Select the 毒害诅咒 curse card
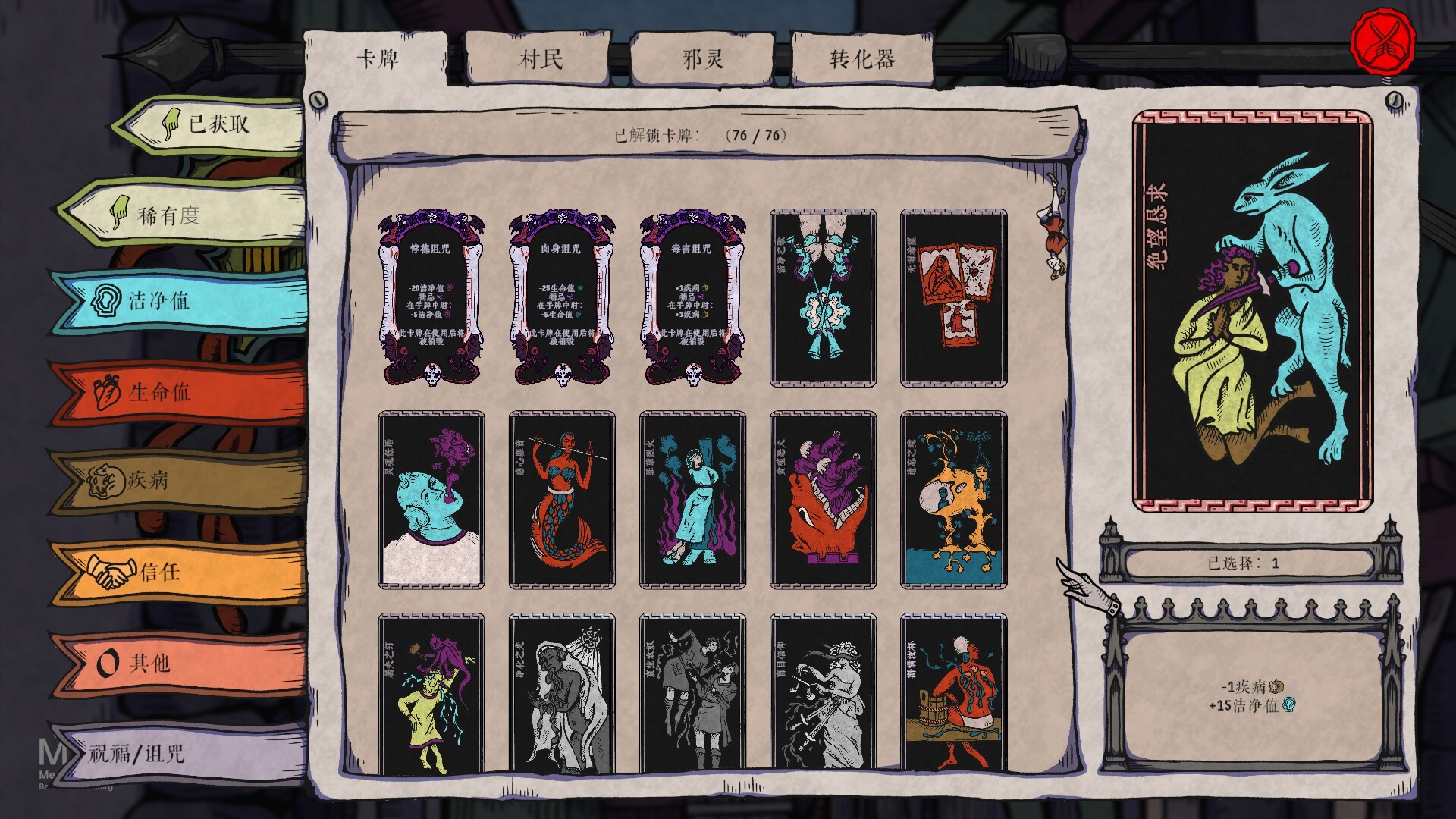 (x=692, y=296)
